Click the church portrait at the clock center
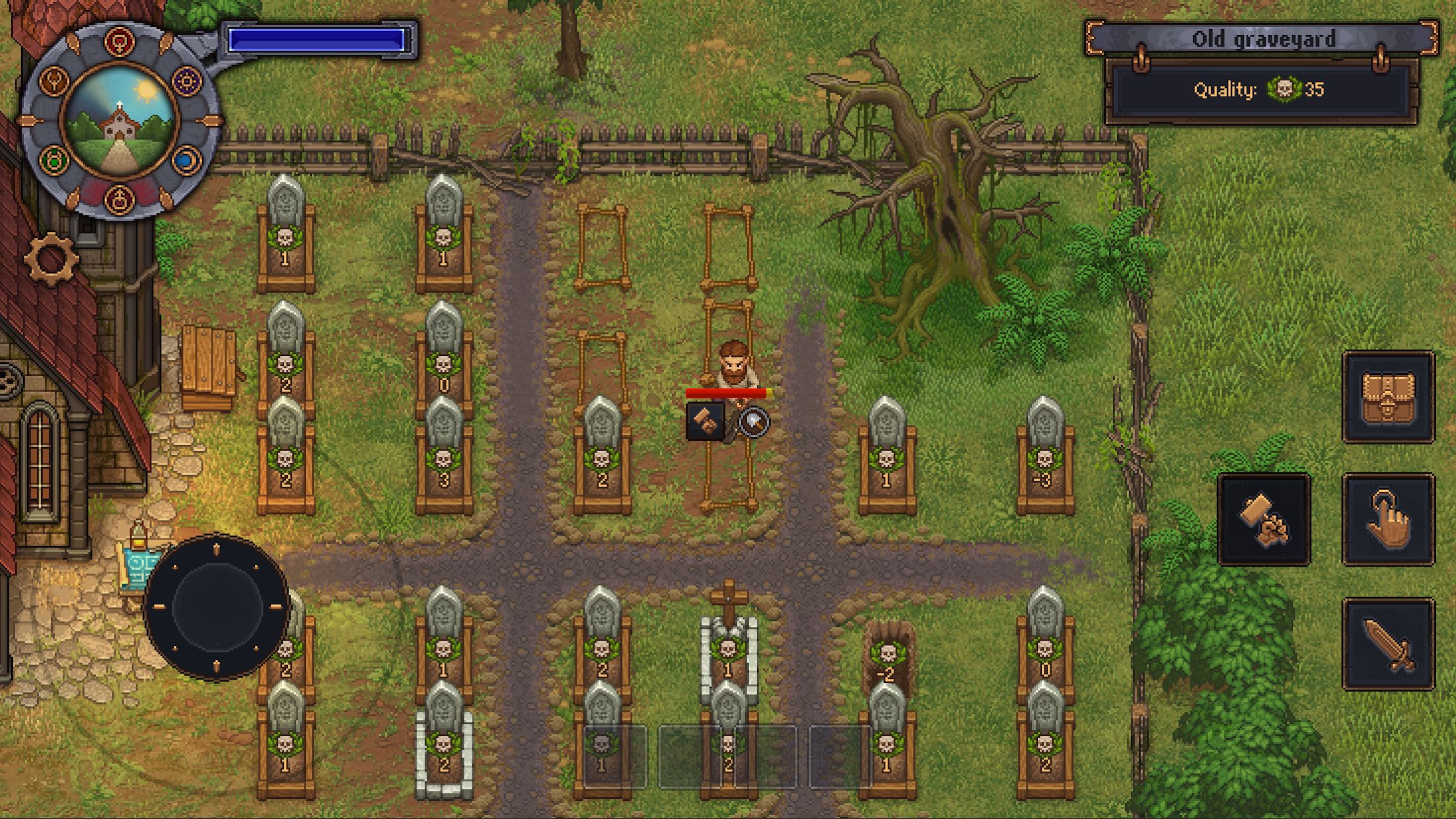 [x=120, y=119]
